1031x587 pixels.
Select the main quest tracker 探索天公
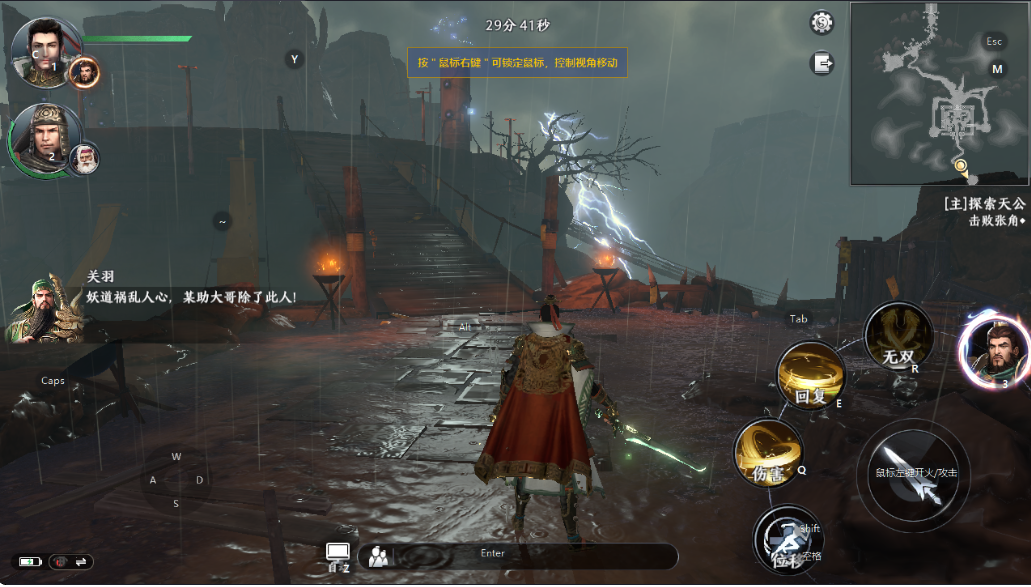click(984, 204)
